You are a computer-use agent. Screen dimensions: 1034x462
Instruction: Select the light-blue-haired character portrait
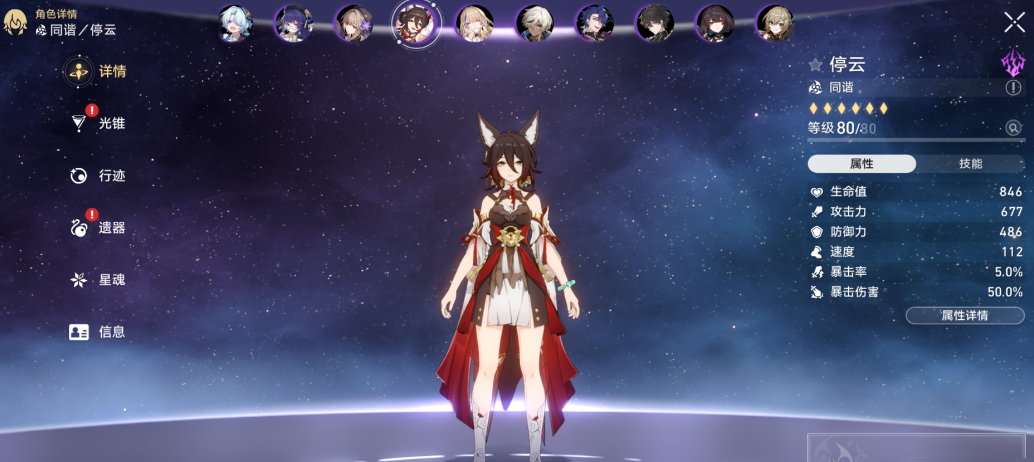[235, 23]
